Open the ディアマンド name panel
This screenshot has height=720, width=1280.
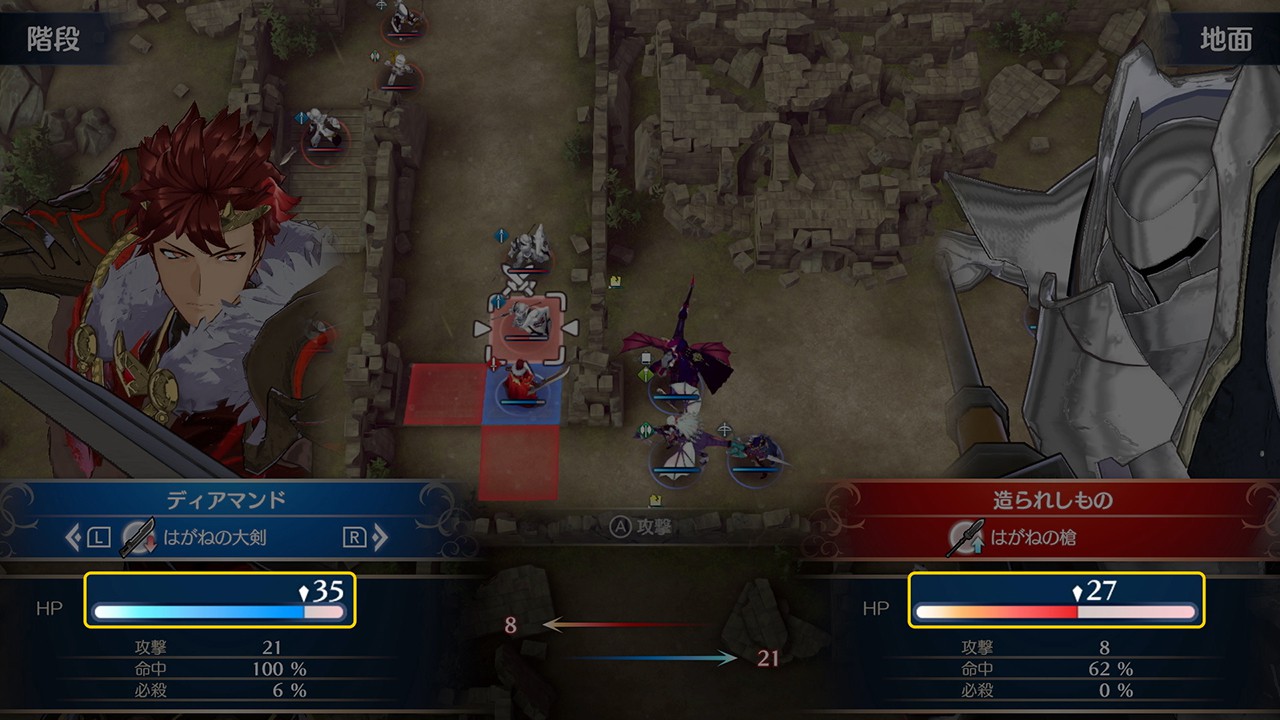click(226, 500)
